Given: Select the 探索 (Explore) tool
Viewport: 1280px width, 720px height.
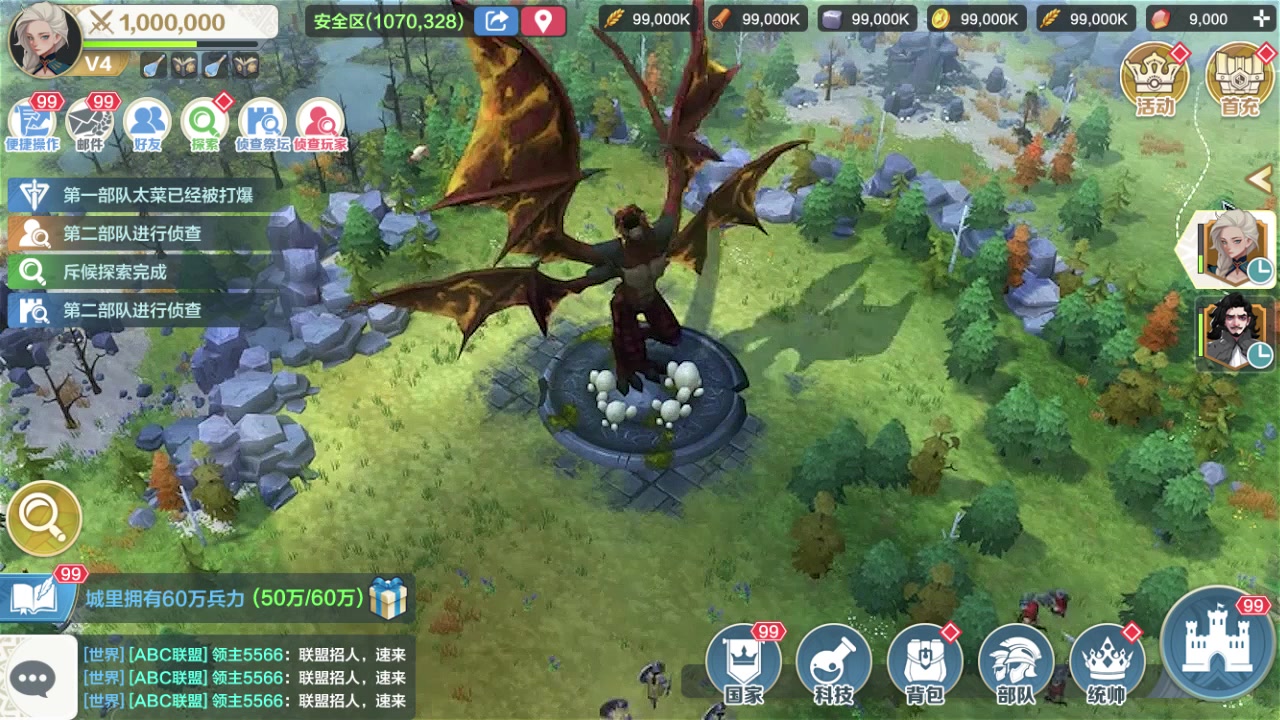Looking at the screenshot, I should [203, 120].
